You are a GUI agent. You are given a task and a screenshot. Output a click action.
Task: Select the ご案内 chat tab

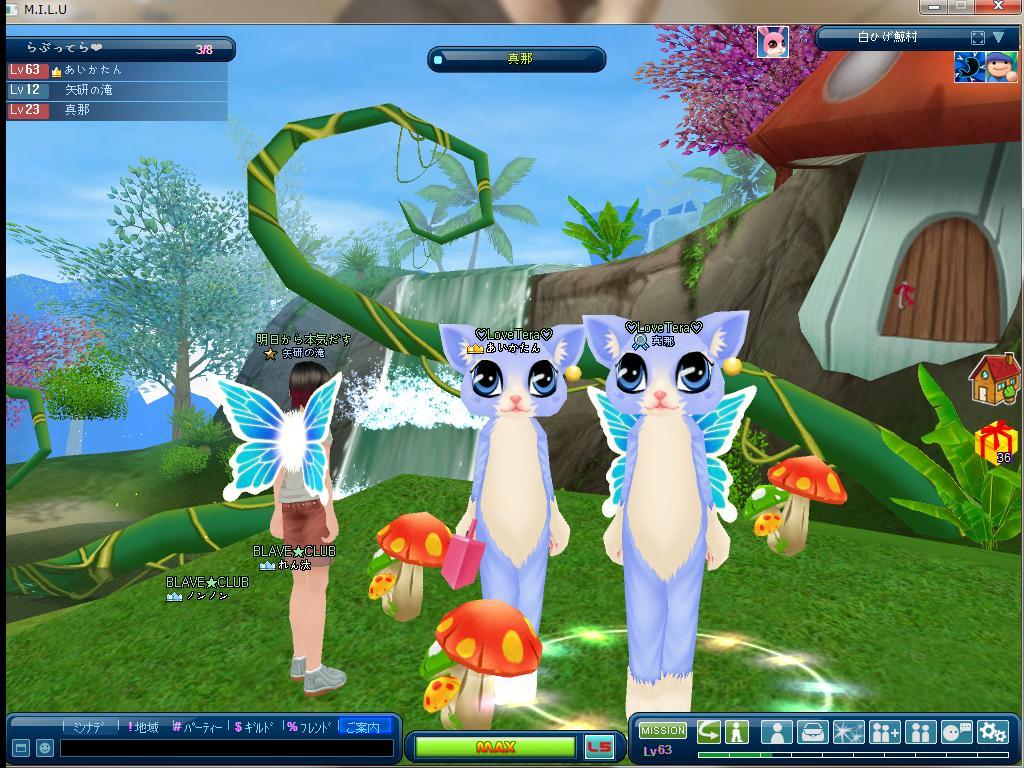point(363,727)
